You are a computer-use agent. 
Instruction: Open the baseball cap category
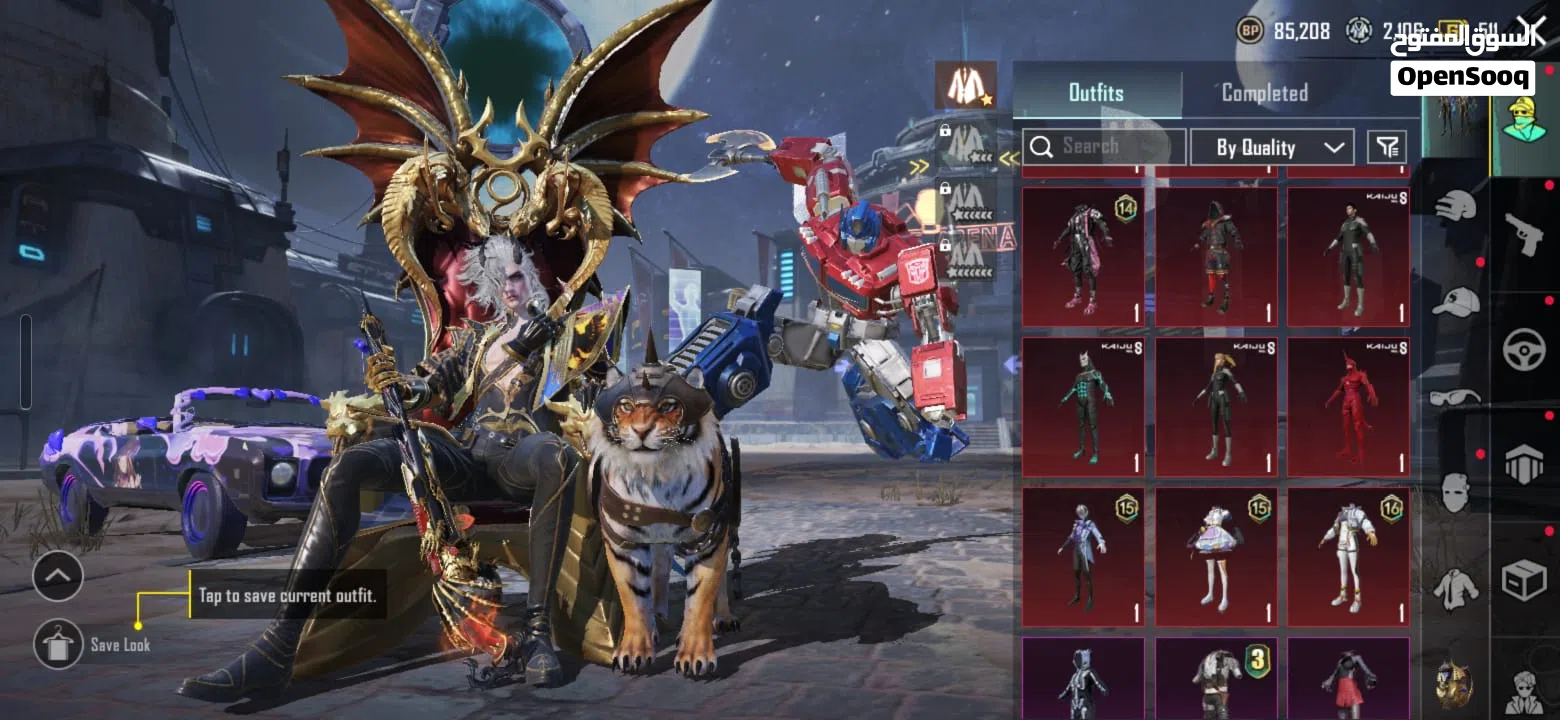[x=1455, y=301]
